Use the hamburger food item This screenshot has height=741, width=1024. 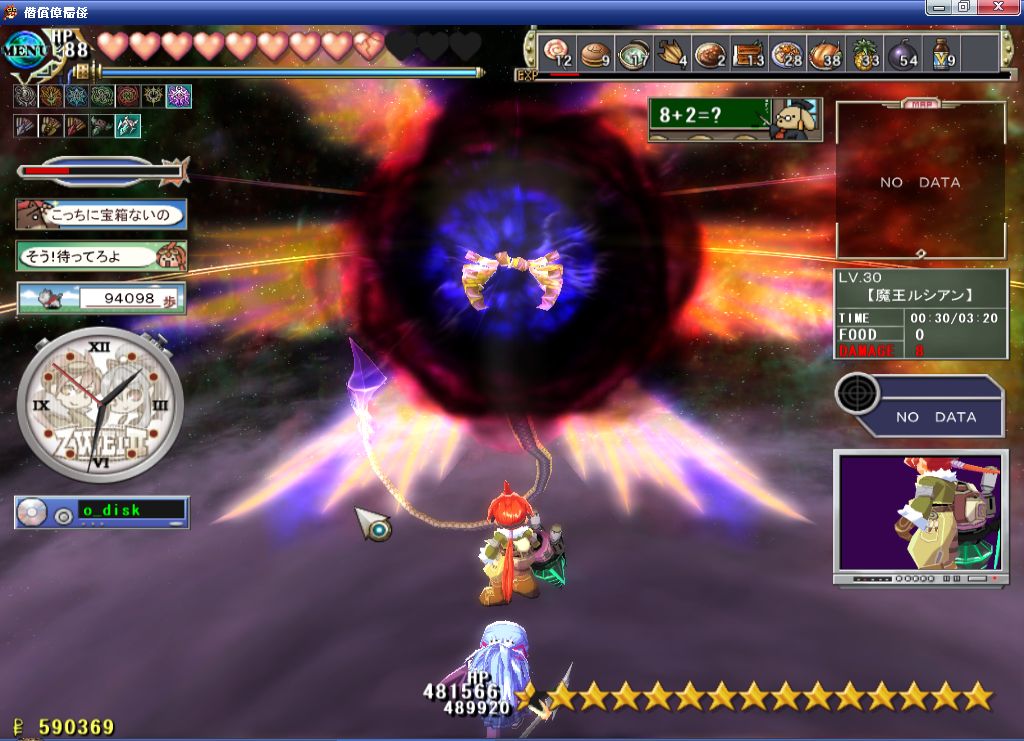point(595,52)
